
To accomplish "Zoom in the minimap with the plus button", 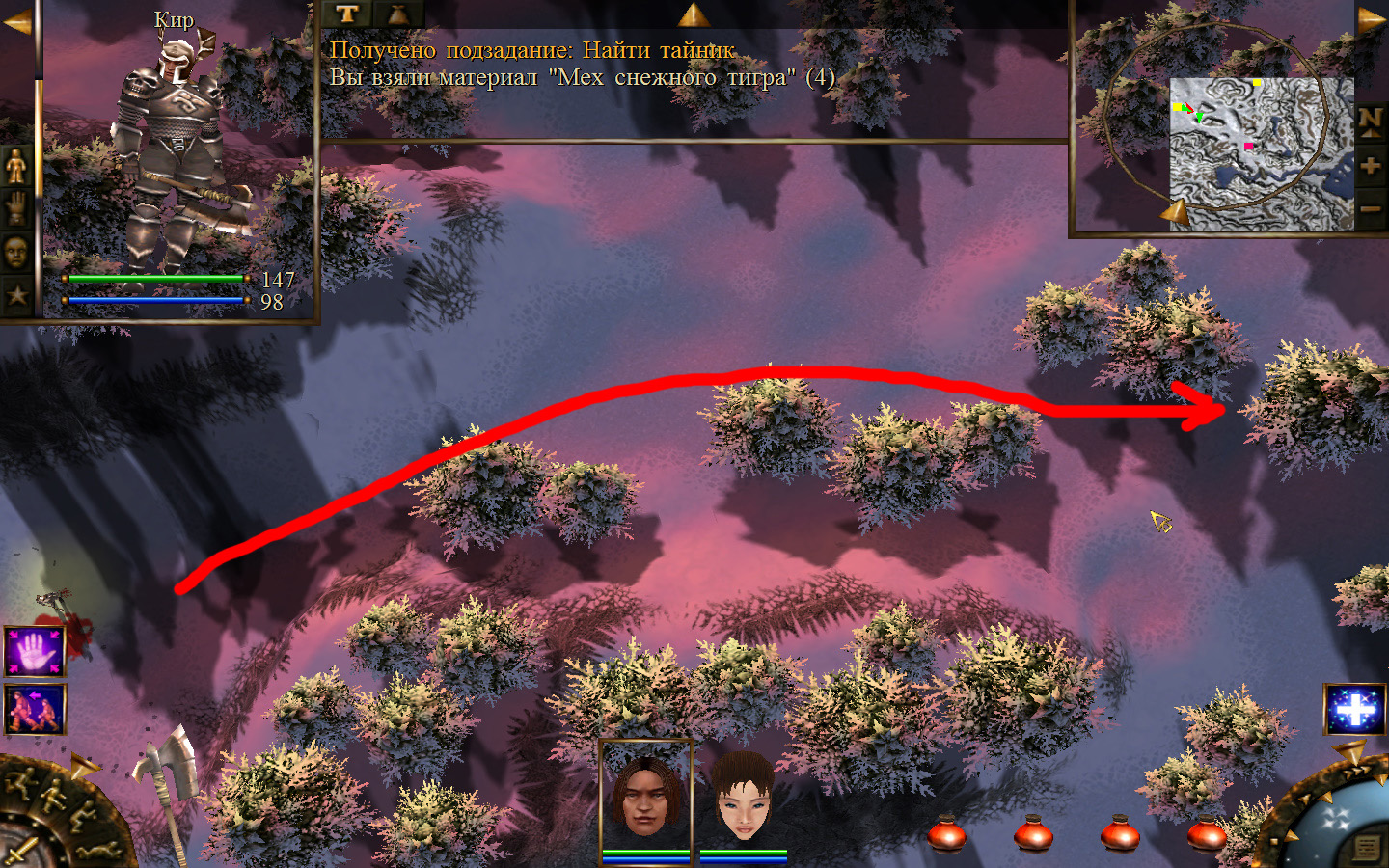I will coord(1371,166).
